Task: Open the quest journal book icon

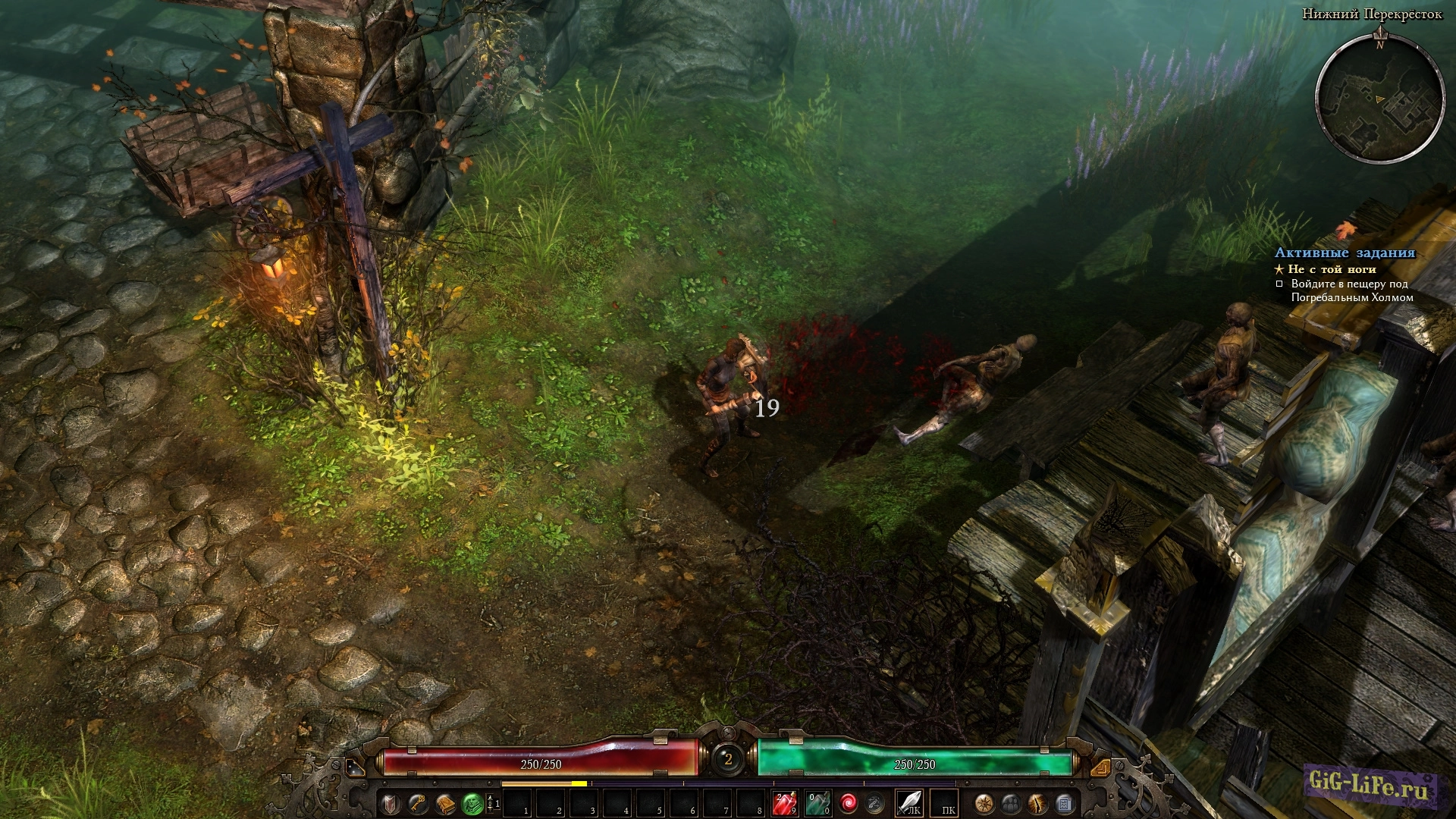Action: [x=444, y=803]
